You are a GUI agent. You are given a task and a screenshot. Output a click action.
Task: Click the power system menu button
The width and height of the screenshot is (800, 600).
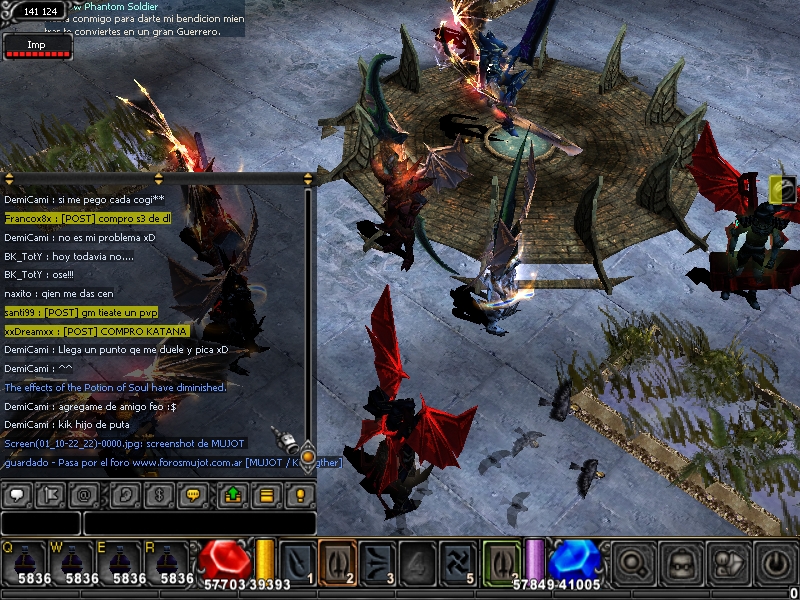[777, 562]
